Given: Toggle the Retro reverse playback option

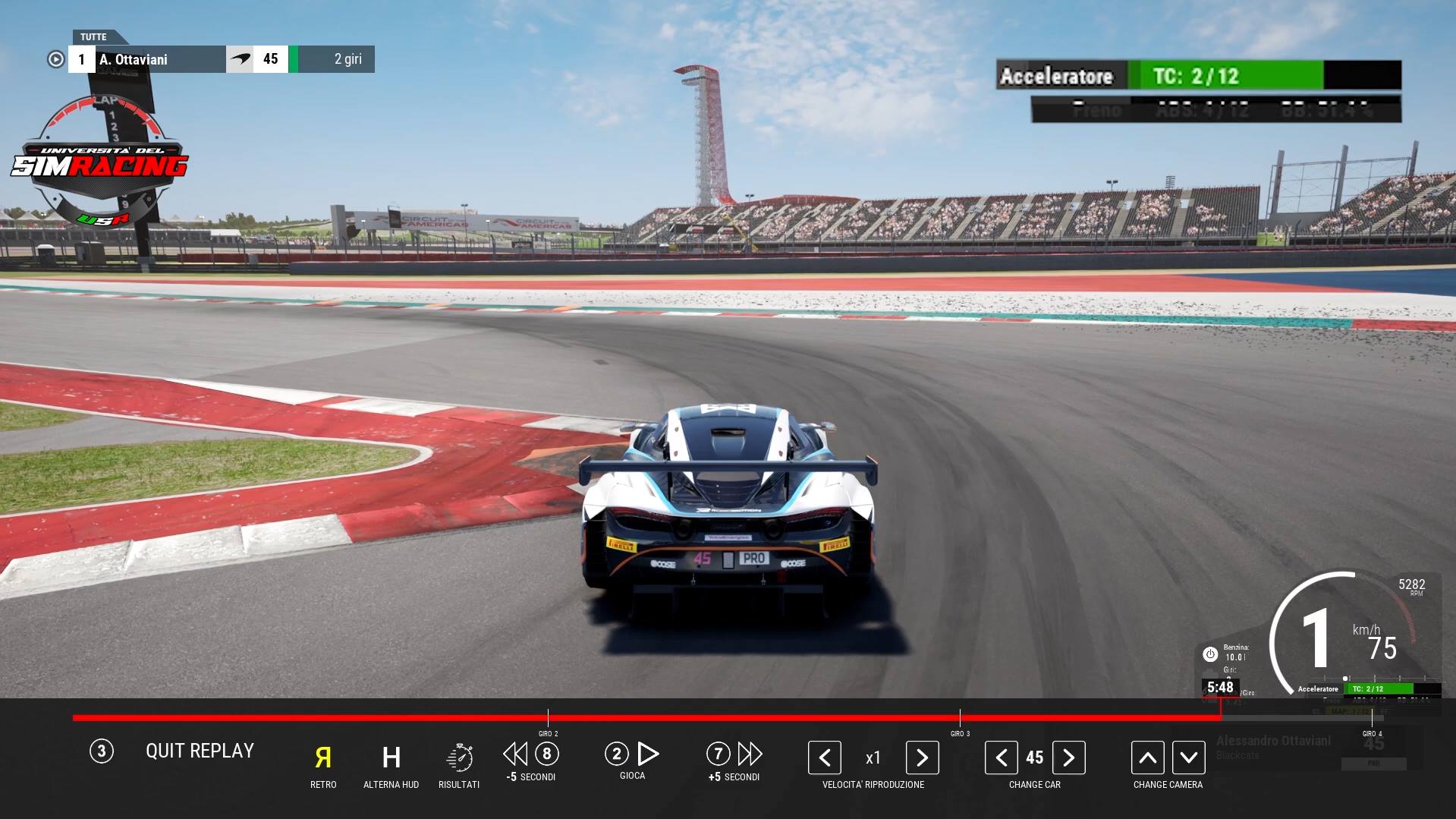Looking at the screenshot, I should (x=323, y=758).
